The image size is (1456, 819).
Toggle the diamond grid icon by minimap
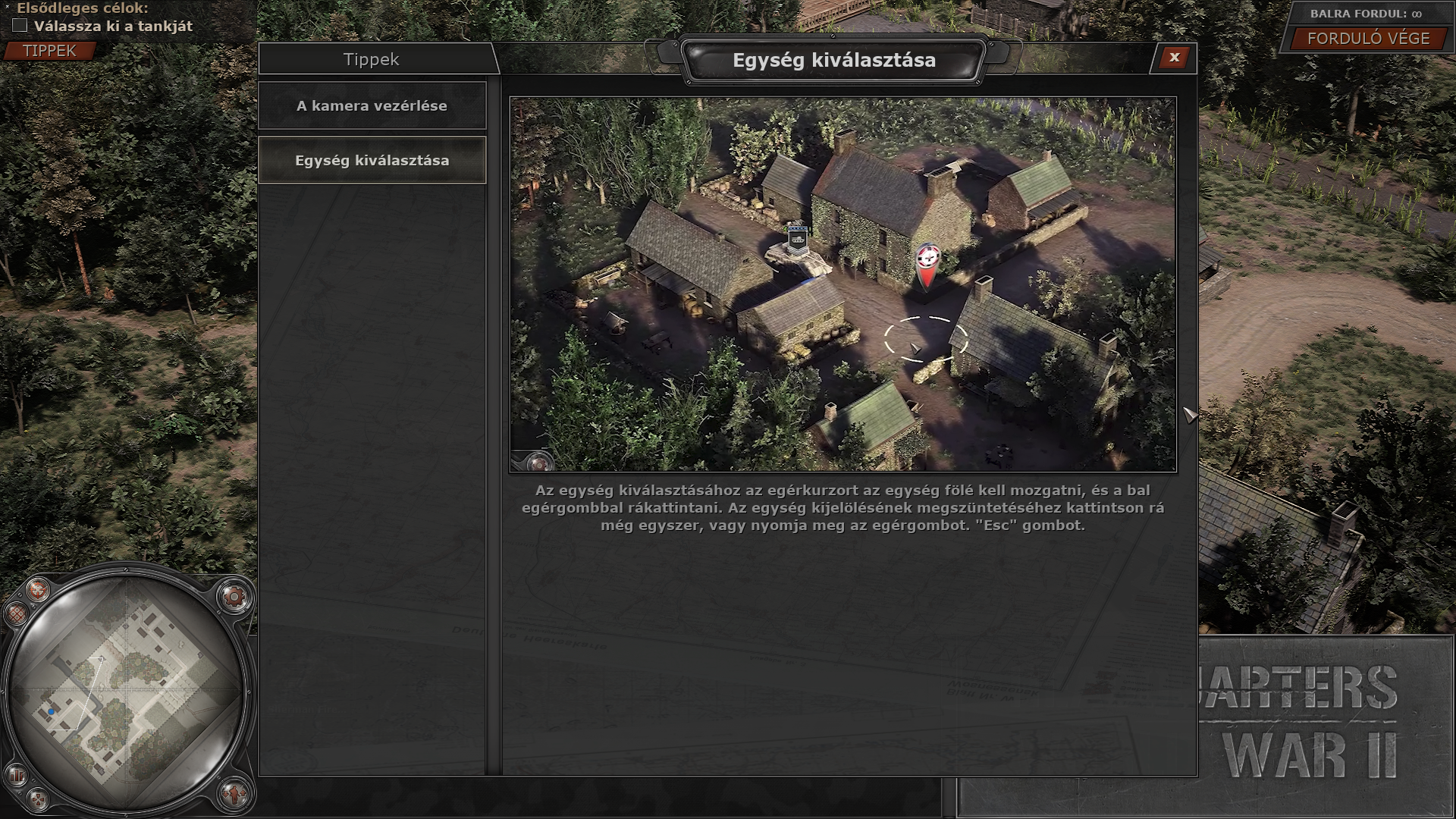pyautogui.click(x=15, y=613)
